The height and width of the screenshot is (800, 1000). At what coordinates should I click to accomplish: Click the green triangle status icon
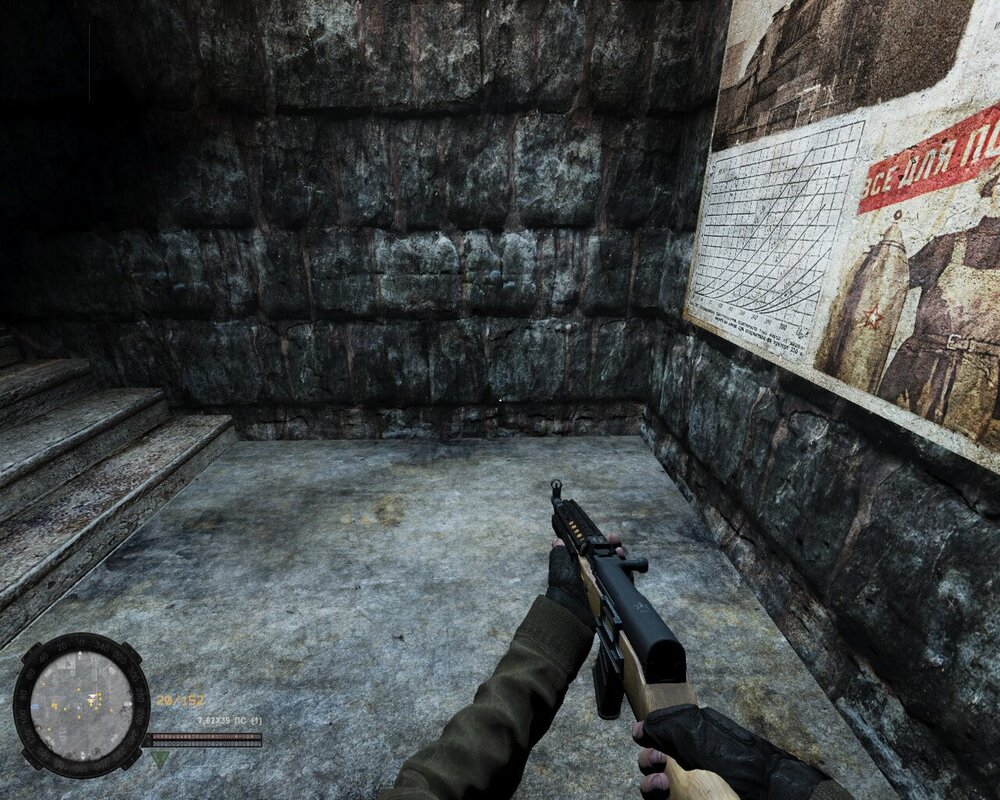tap(160, 759)
